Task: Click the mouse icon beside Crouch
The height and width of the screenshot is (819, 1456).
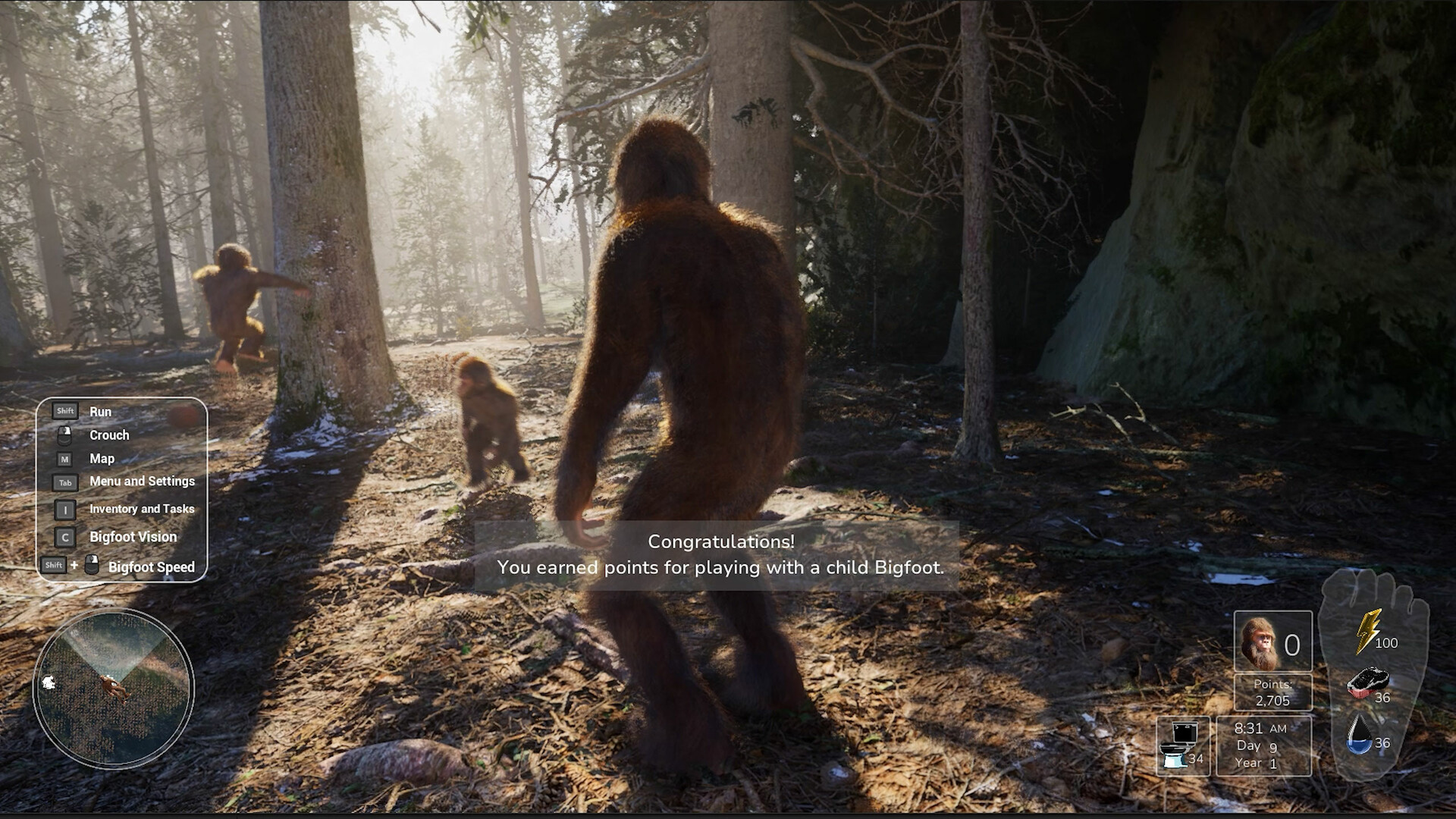Action: click(x=65, y=435)
